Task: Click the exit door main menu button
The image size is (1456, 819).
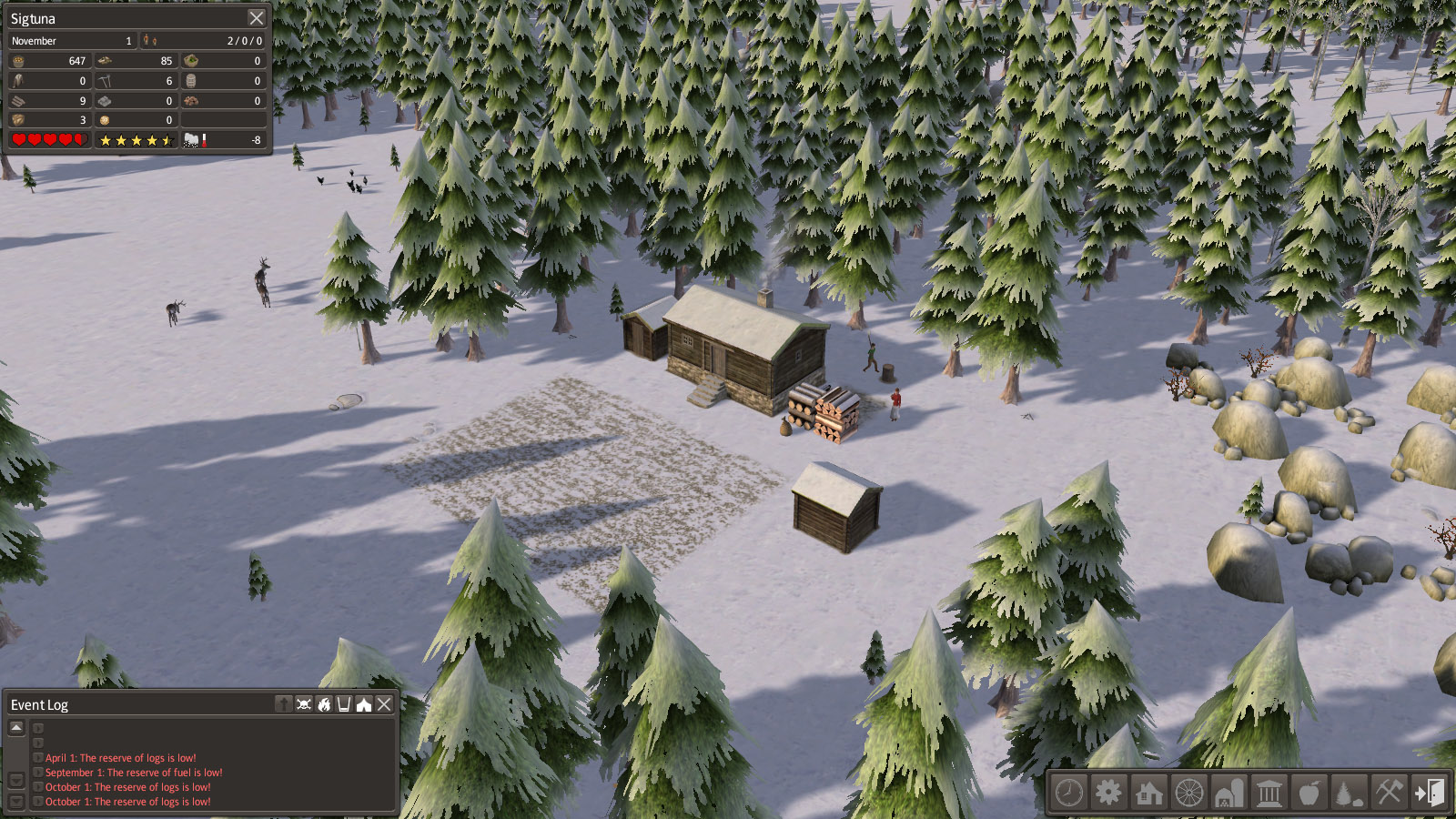Action: click(x=1429, y=793)
